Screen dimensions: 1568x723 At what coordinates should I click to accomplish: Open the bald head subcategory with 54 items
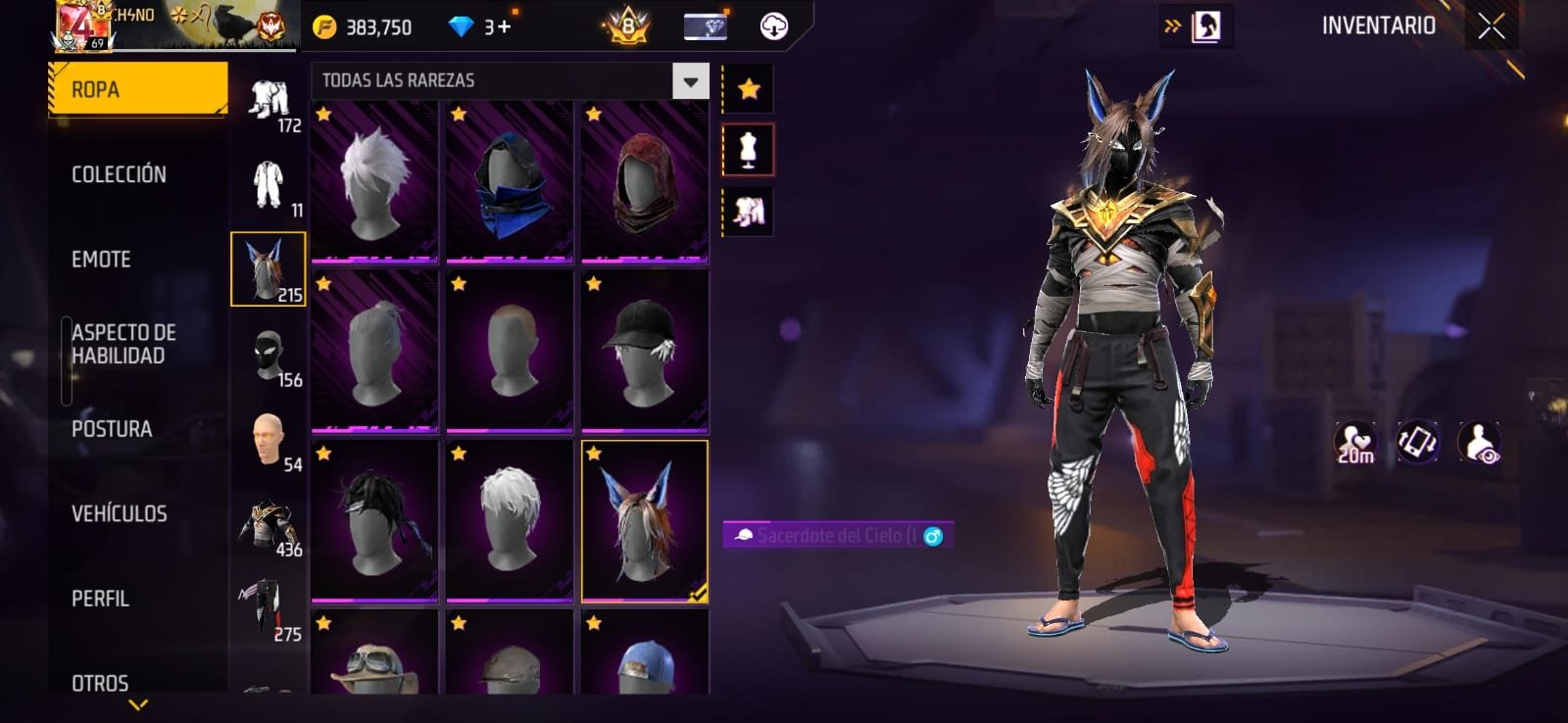click(269, 440)
